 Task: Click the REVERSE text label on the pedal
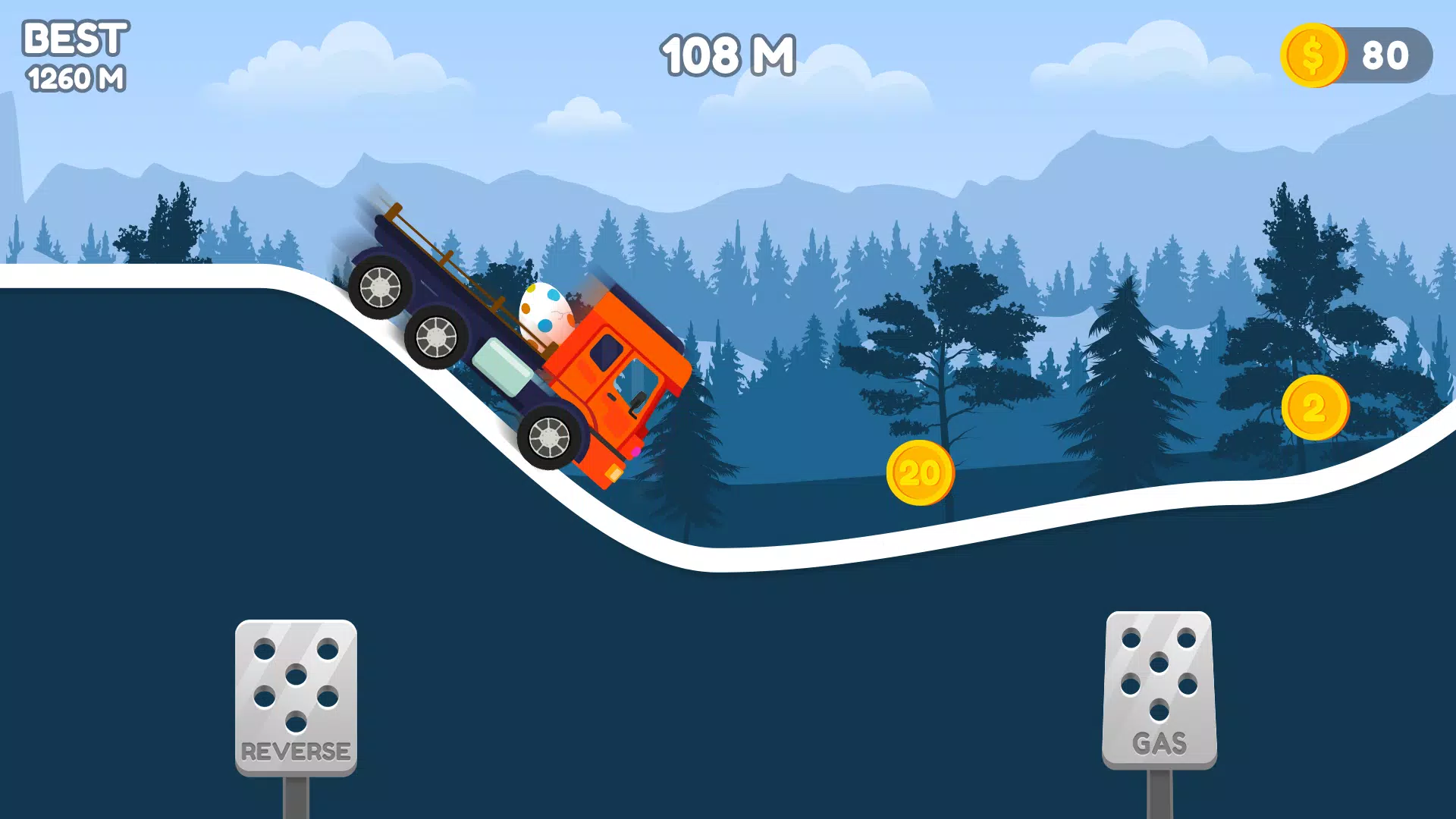pos(296,752)
